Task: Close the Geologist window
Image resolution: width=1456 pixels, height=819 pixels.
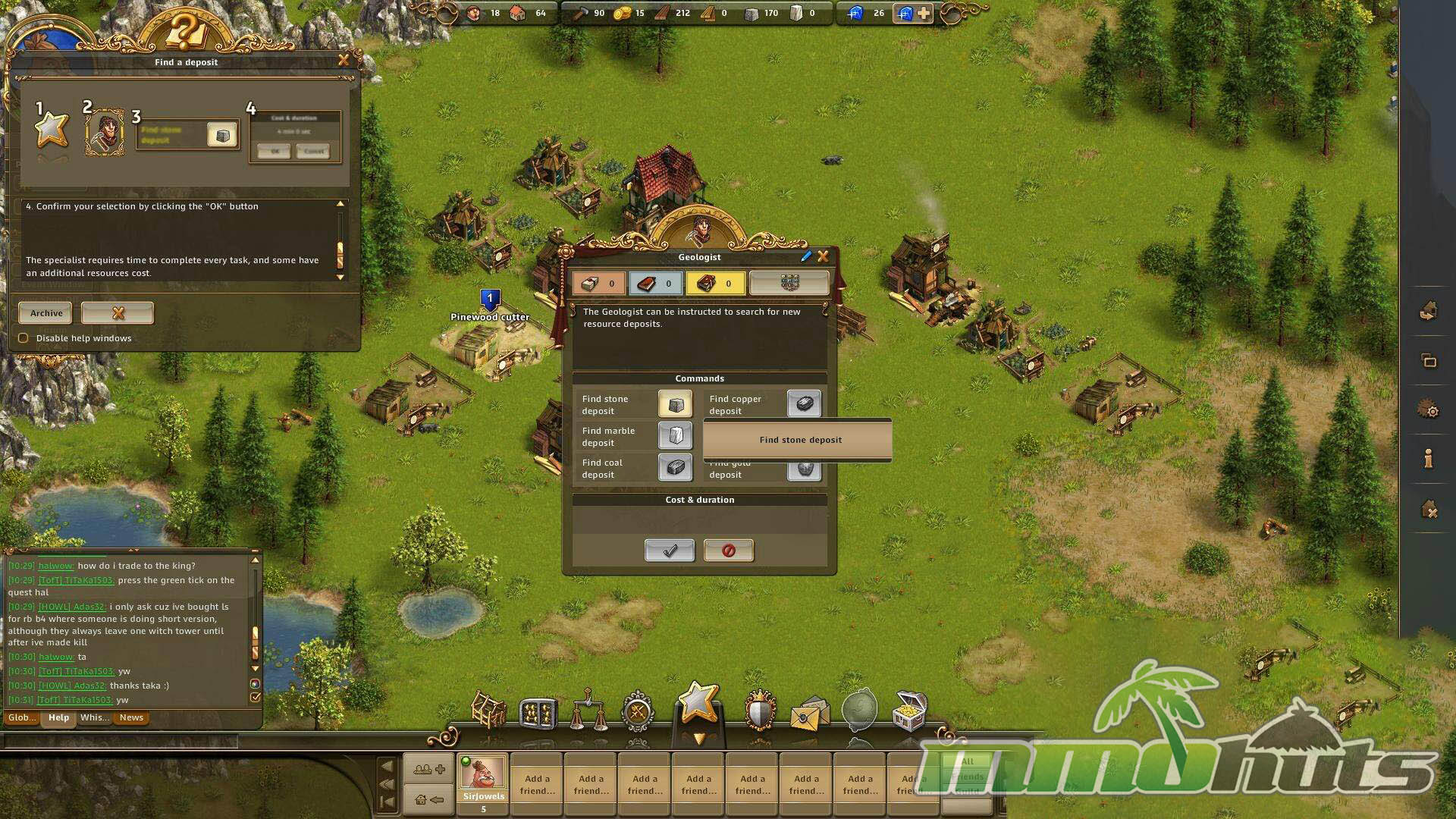Action: coord(823,257)
